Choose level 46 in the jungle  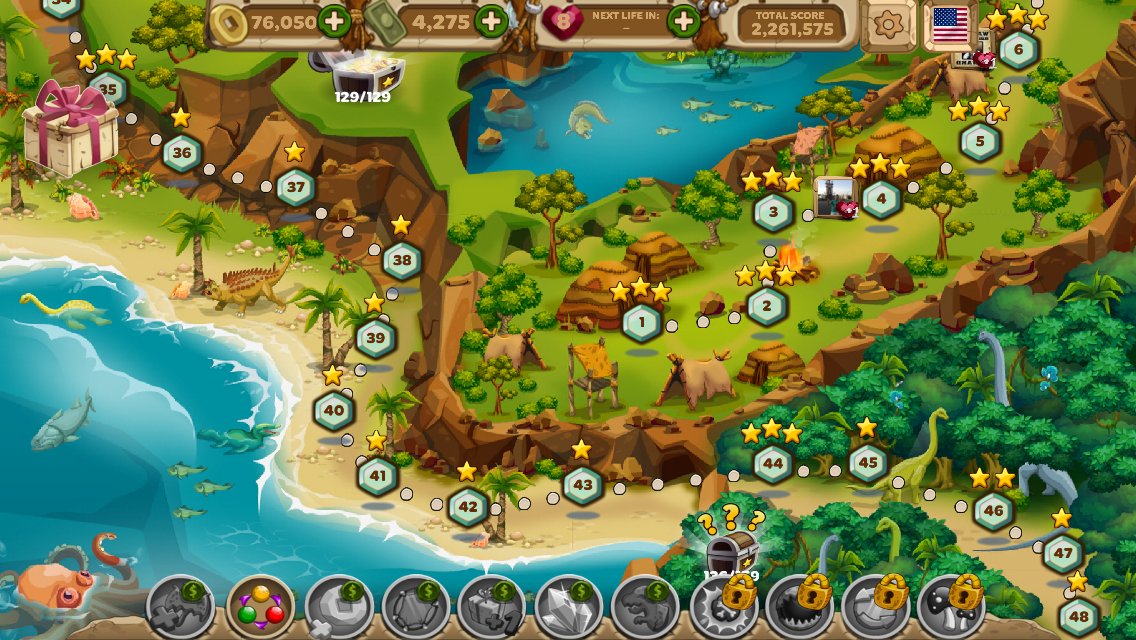(993, 510)
